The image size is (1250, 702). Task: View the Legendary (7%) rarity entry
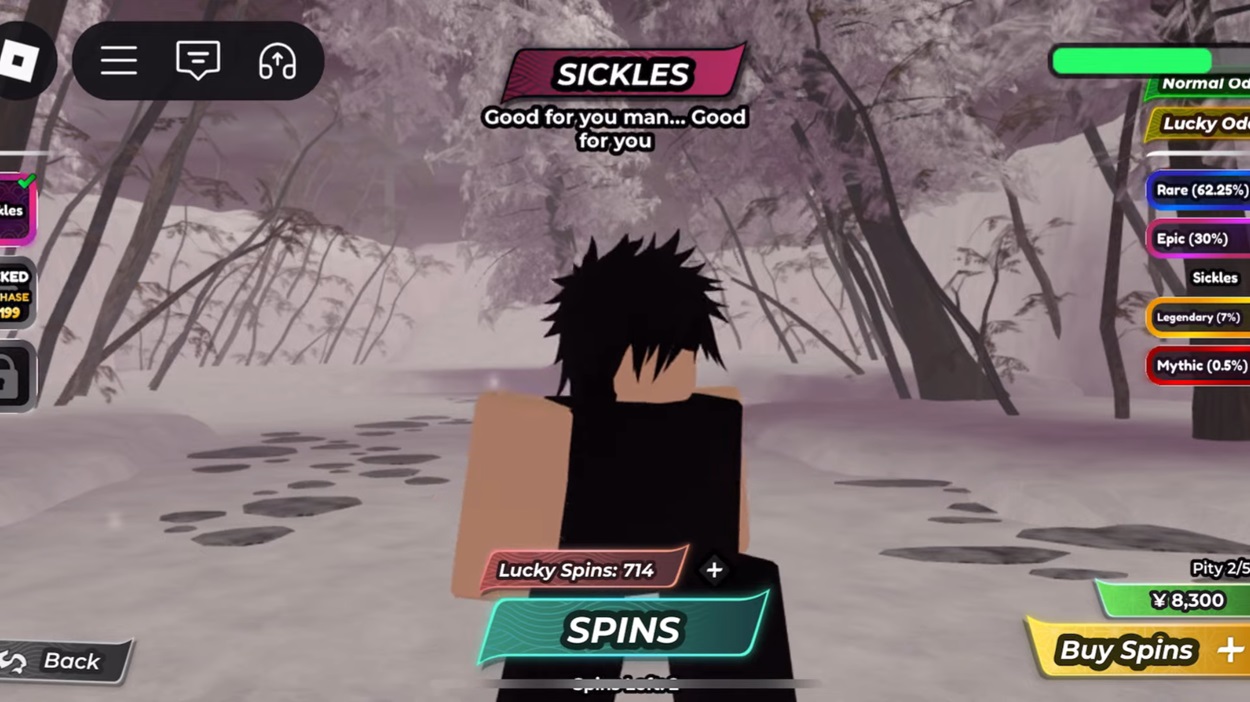pos(1197,317)
